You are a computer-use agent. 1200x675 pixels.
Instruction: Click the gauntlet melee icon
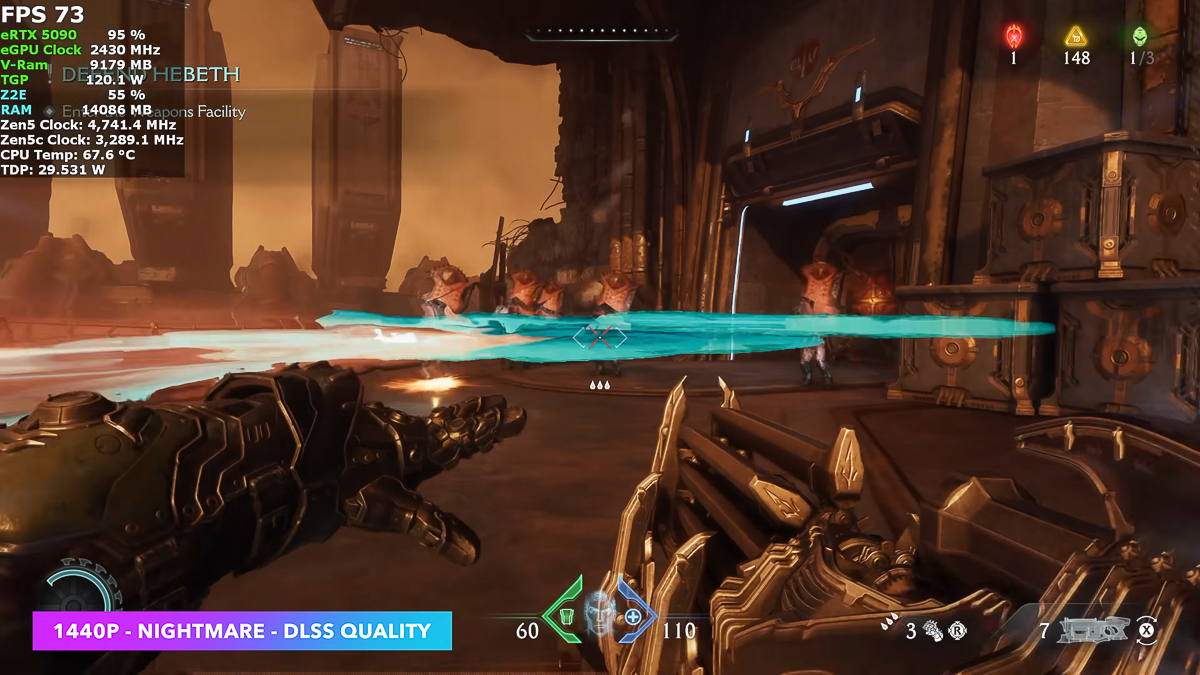(x=934, y=631)
